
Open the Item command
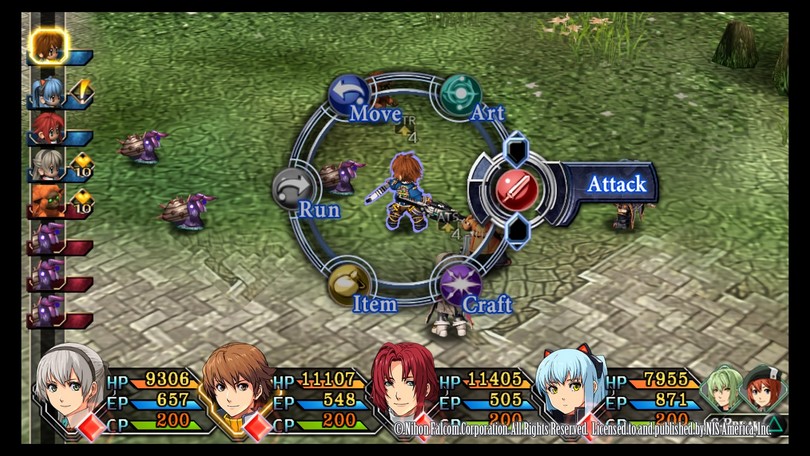[x=350, y=284]
